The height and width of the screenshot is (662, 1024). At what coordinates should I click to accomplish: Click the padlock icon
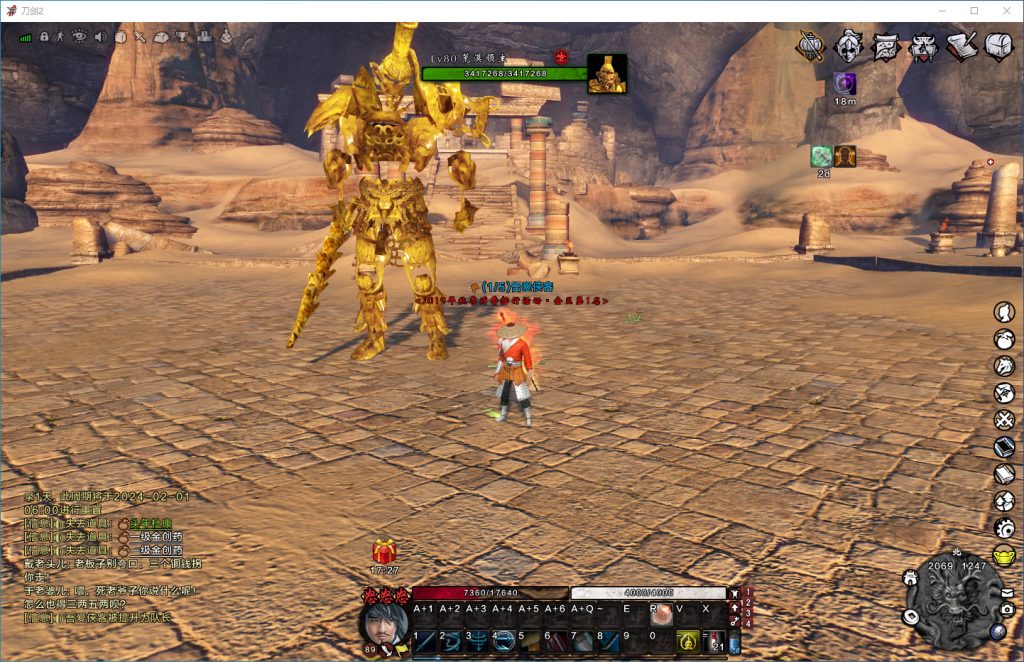click(44, 37)
